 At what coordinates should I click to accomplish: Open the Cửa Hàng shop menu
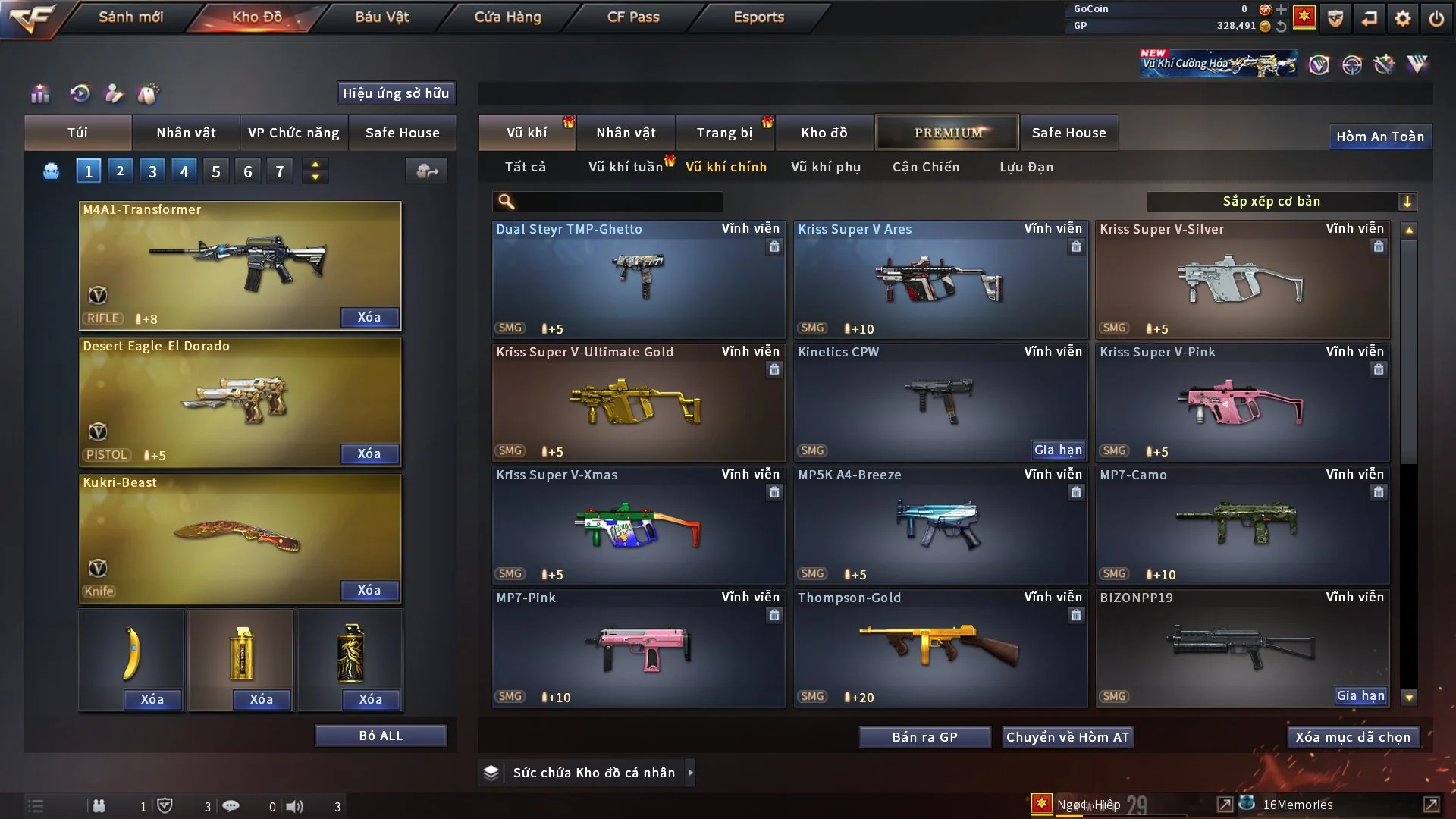point(507,17)
